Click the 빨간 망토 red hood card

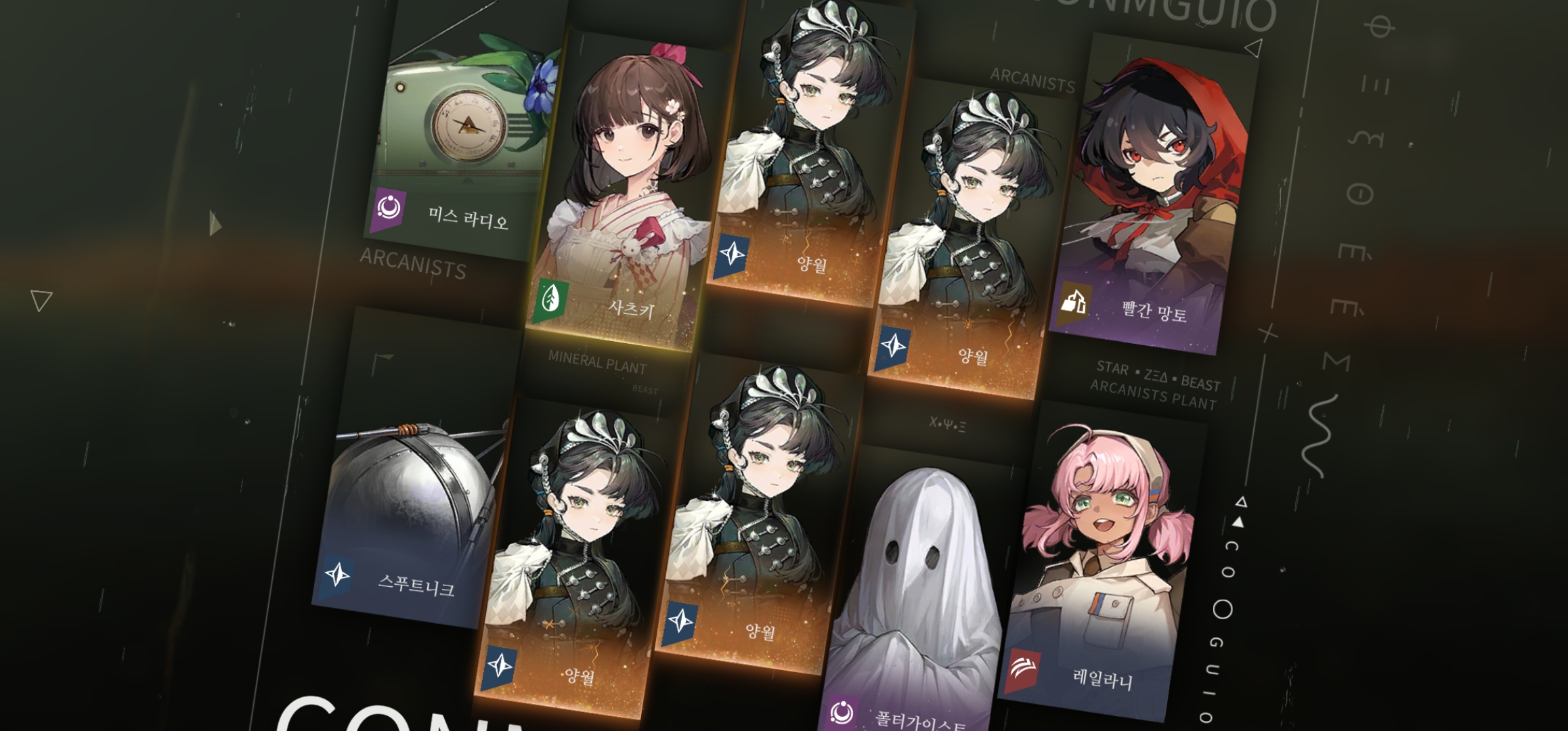tap(1154, 203)
